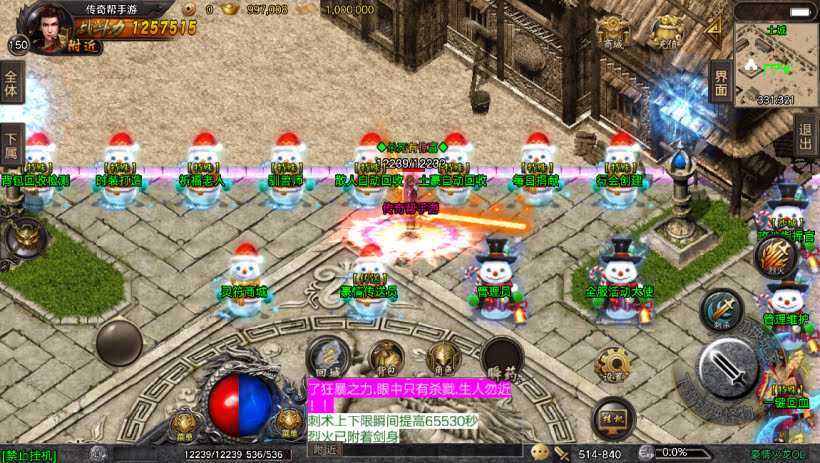Image resolution: width=820 pixels, height=463 pixels.
Task: Click the 禁止挂机 status label
Action: coord(30,455)
